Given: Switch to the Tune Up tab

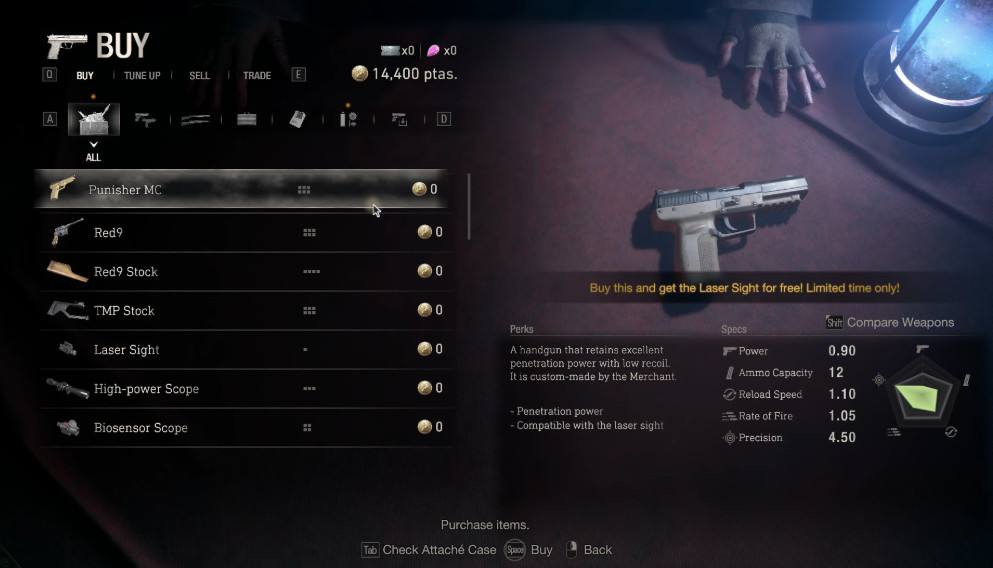Looking at the screenshot, I should 142,75.
